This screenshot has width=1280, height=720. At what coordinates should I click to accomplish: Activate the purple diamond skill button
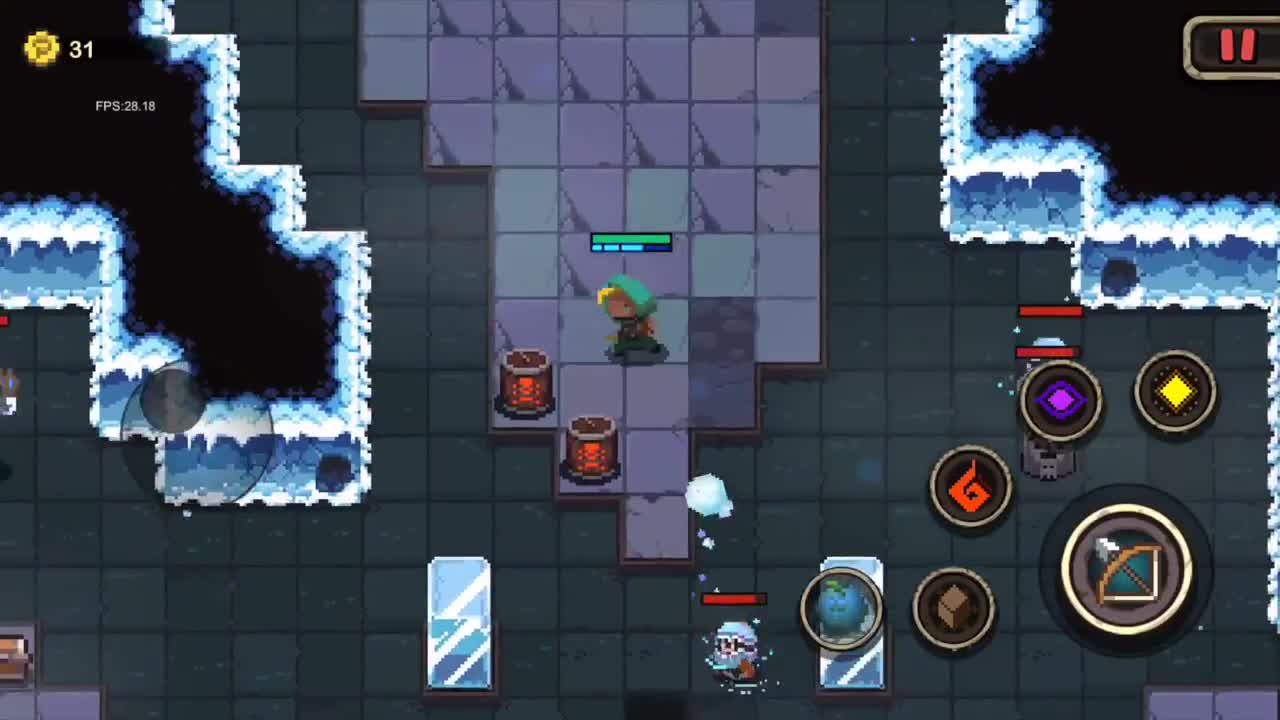[1062, 400]
